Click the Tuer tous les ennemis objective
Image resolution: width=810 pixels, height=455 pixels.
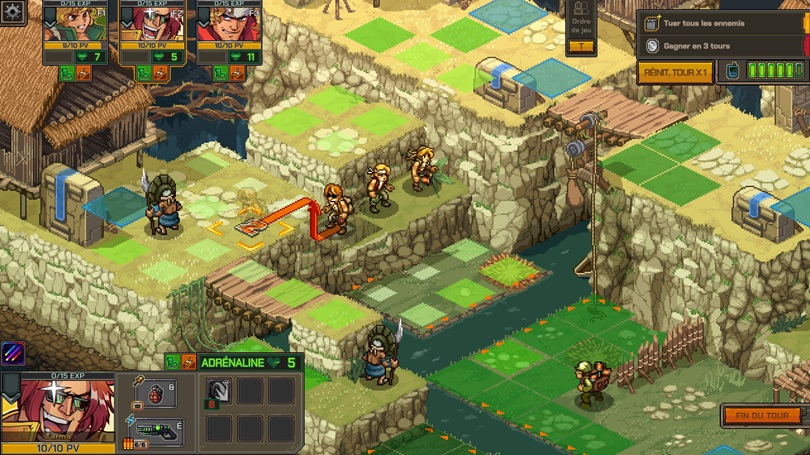721,23
